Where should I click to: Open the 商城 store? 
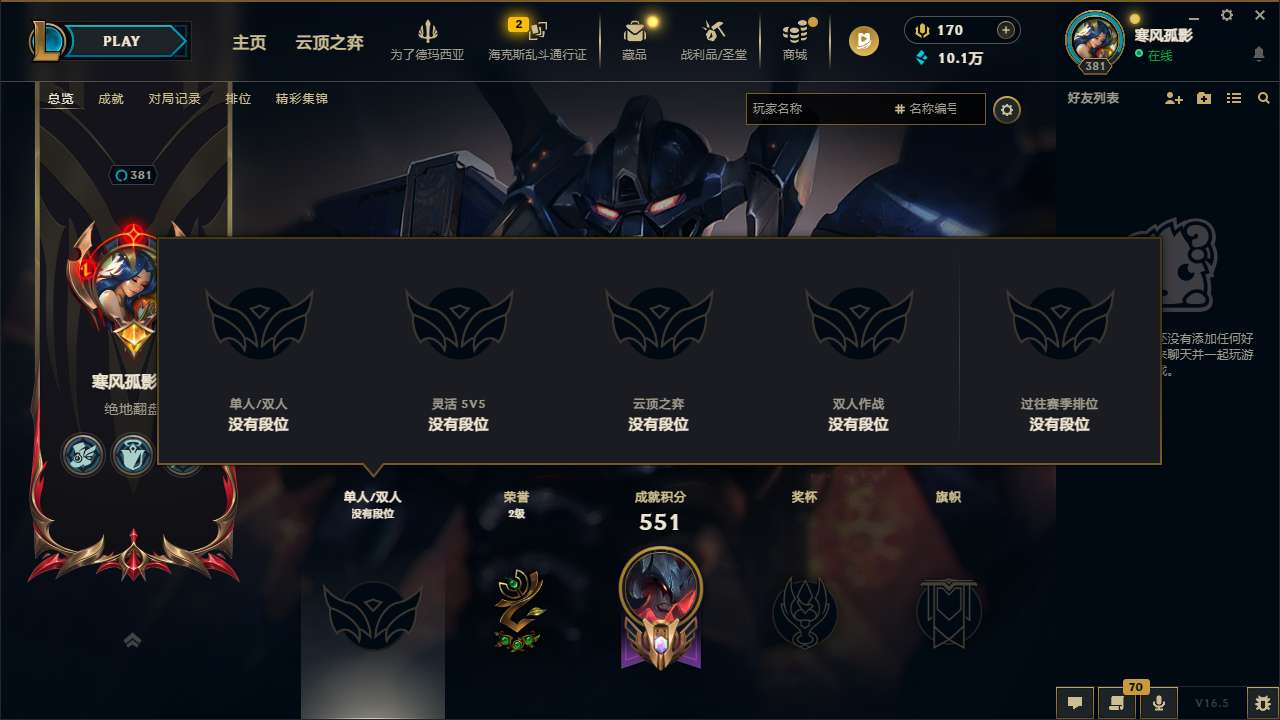(795, 40)
